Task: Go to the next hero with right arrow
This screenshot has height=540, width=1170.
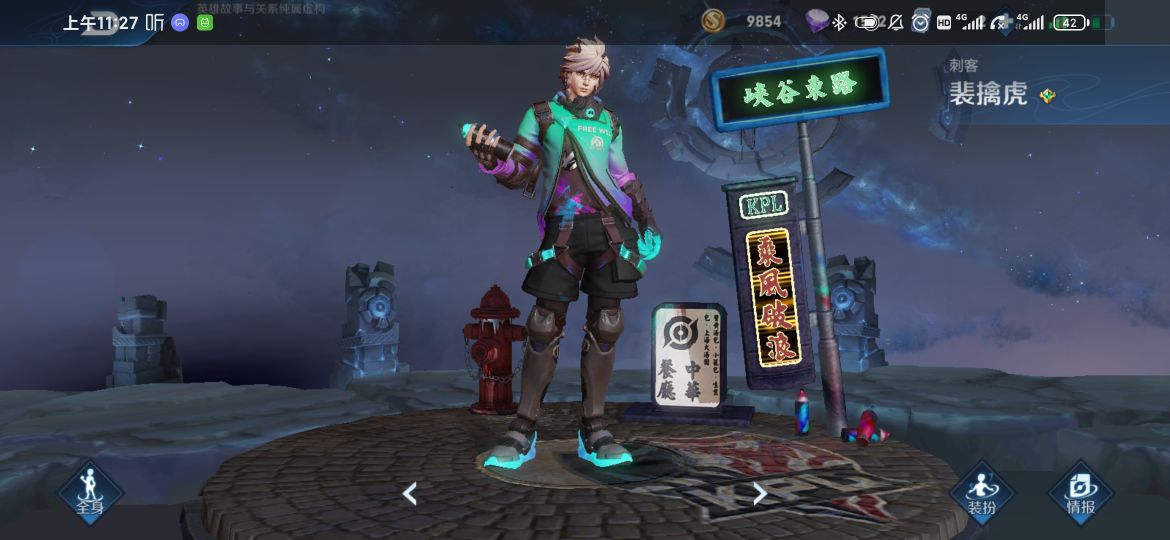Action: coord(760,493)
